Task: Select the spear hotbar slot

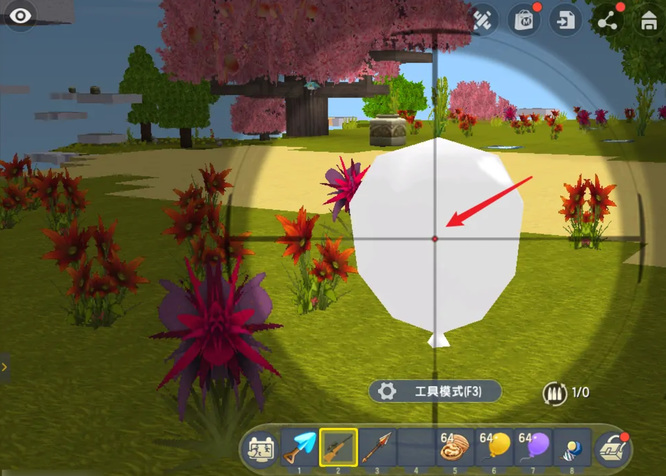Action: (377, 448)
